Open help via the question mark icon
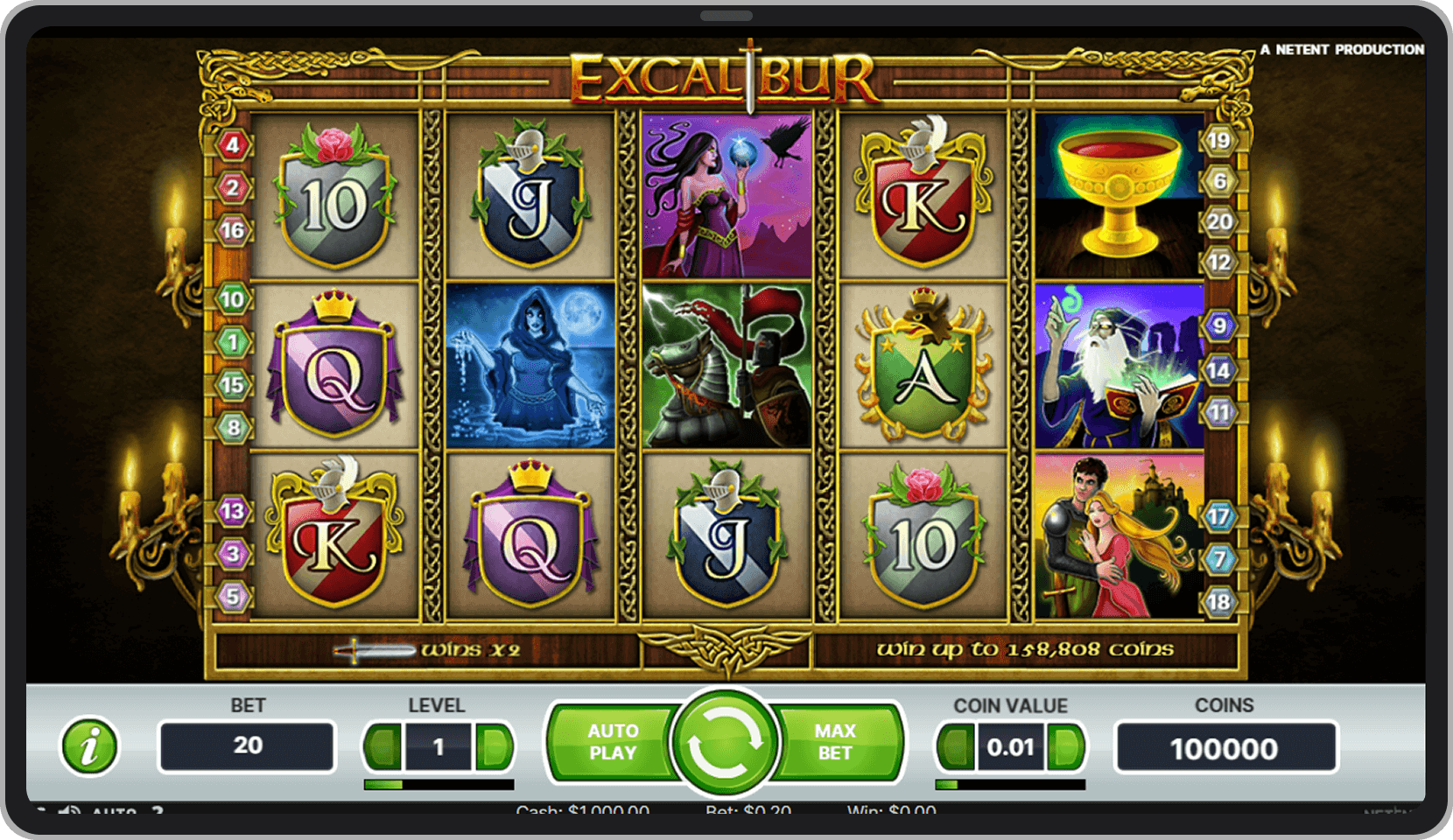This screenshot has width=1453, height=840. tap(158, 812)
